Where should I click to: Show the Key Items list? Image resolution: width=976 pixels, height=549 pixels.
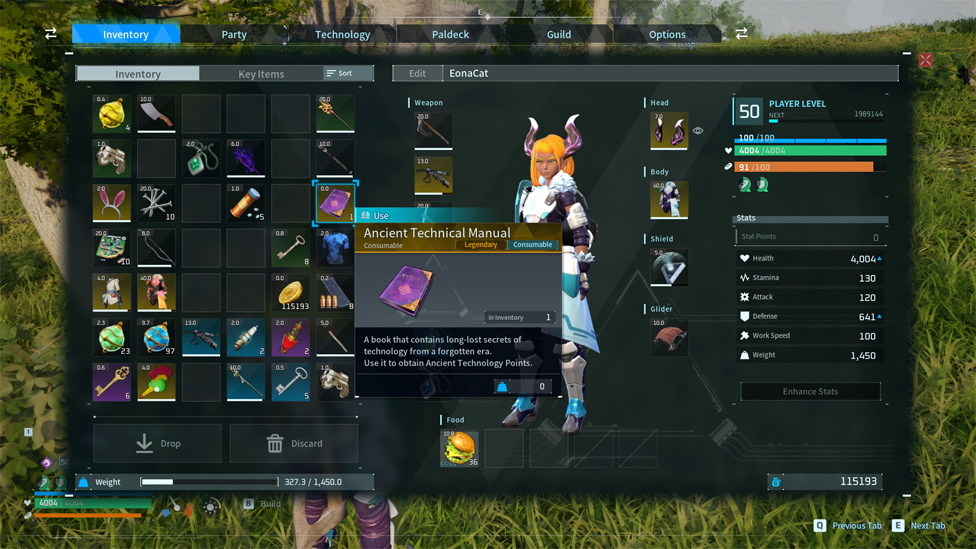(x=261, y=74)
